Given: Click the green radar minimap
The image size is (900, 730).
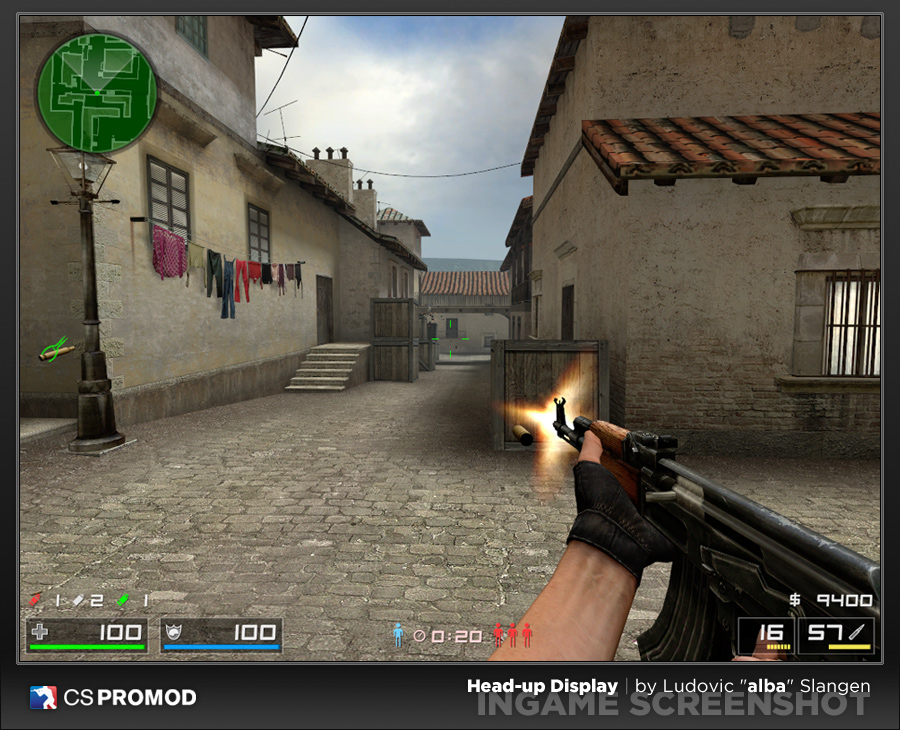Looking at the screenshot, I should pos(97,92).
